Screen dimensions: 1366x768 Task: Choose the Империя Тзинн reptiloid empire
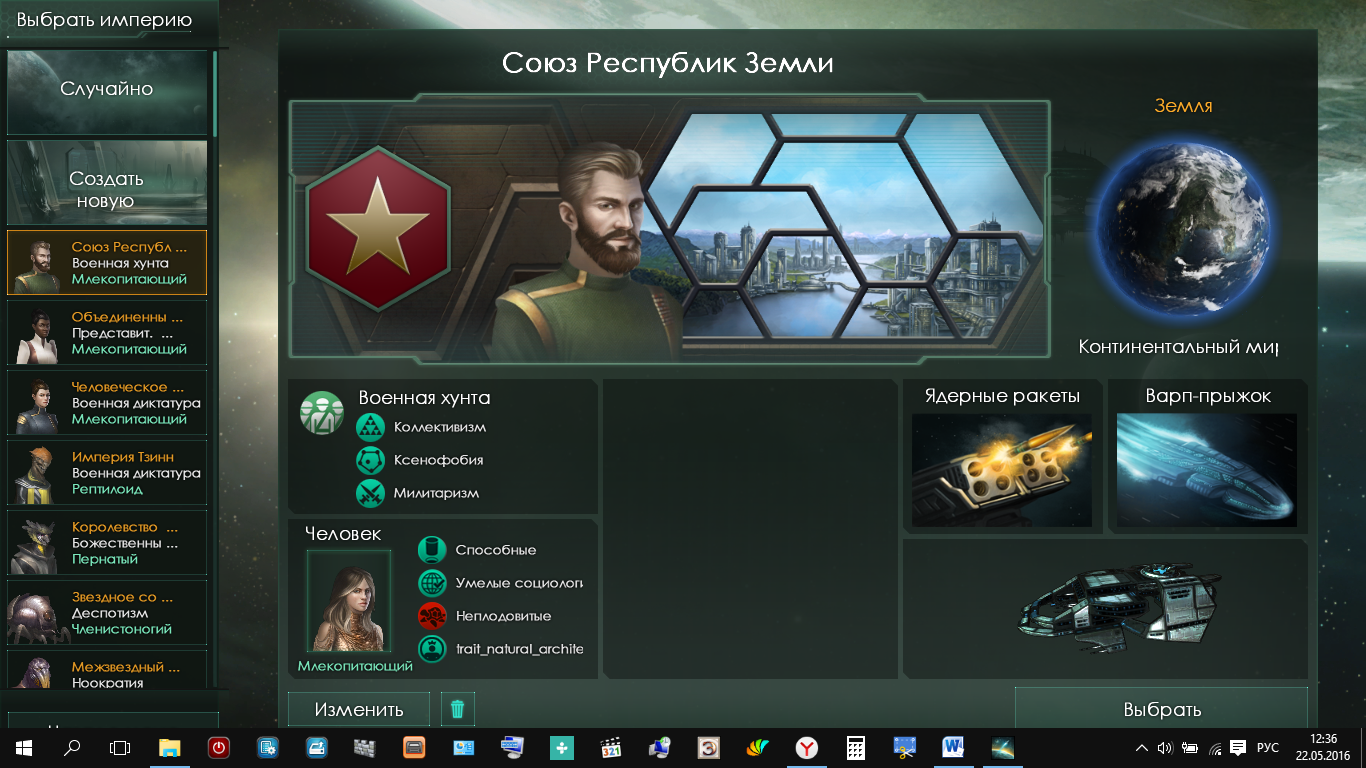[x=107, y=473]
